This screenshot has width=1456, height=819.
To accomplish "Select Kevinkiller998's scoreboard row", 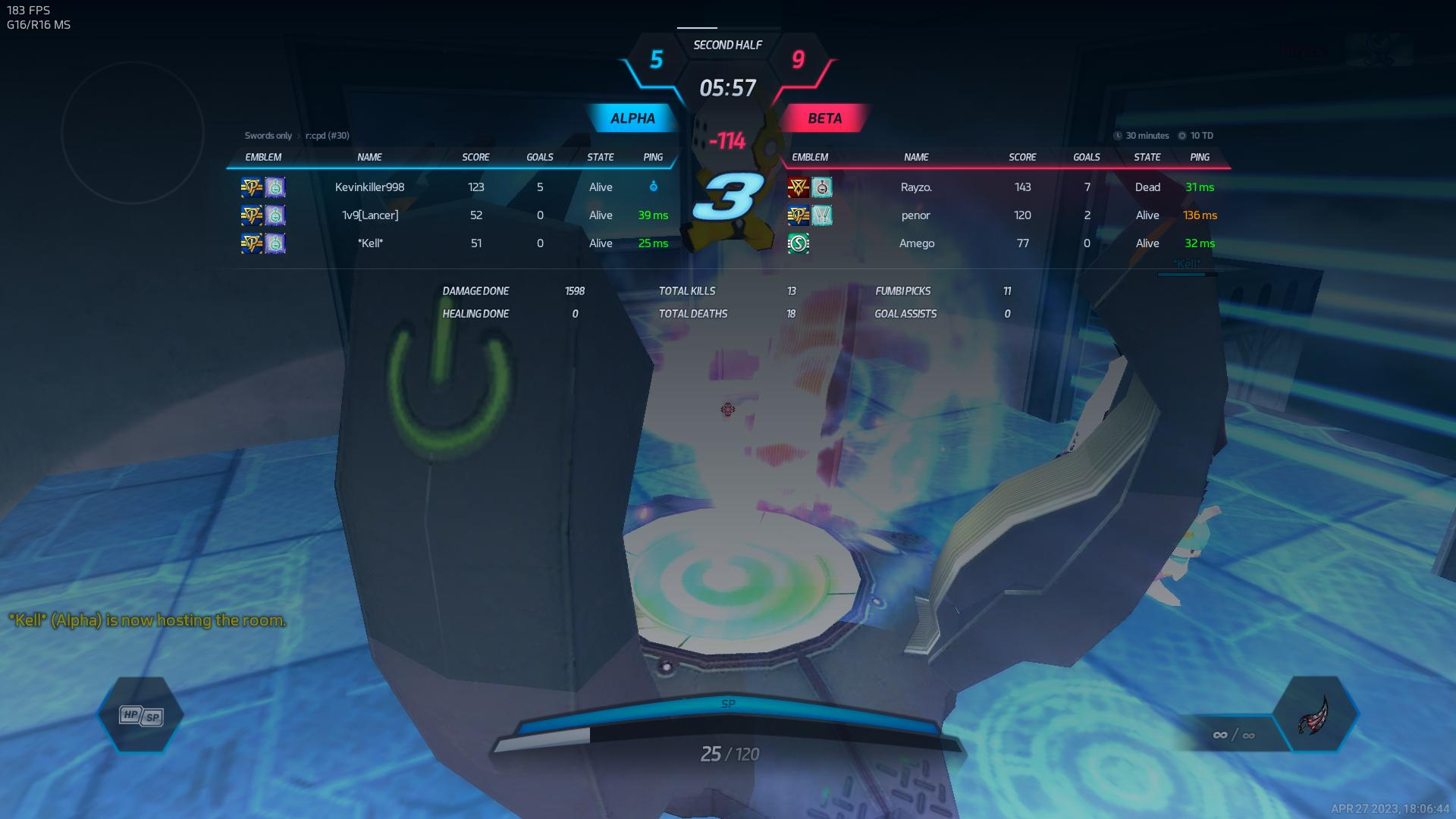I will click(x=370, y=187).
